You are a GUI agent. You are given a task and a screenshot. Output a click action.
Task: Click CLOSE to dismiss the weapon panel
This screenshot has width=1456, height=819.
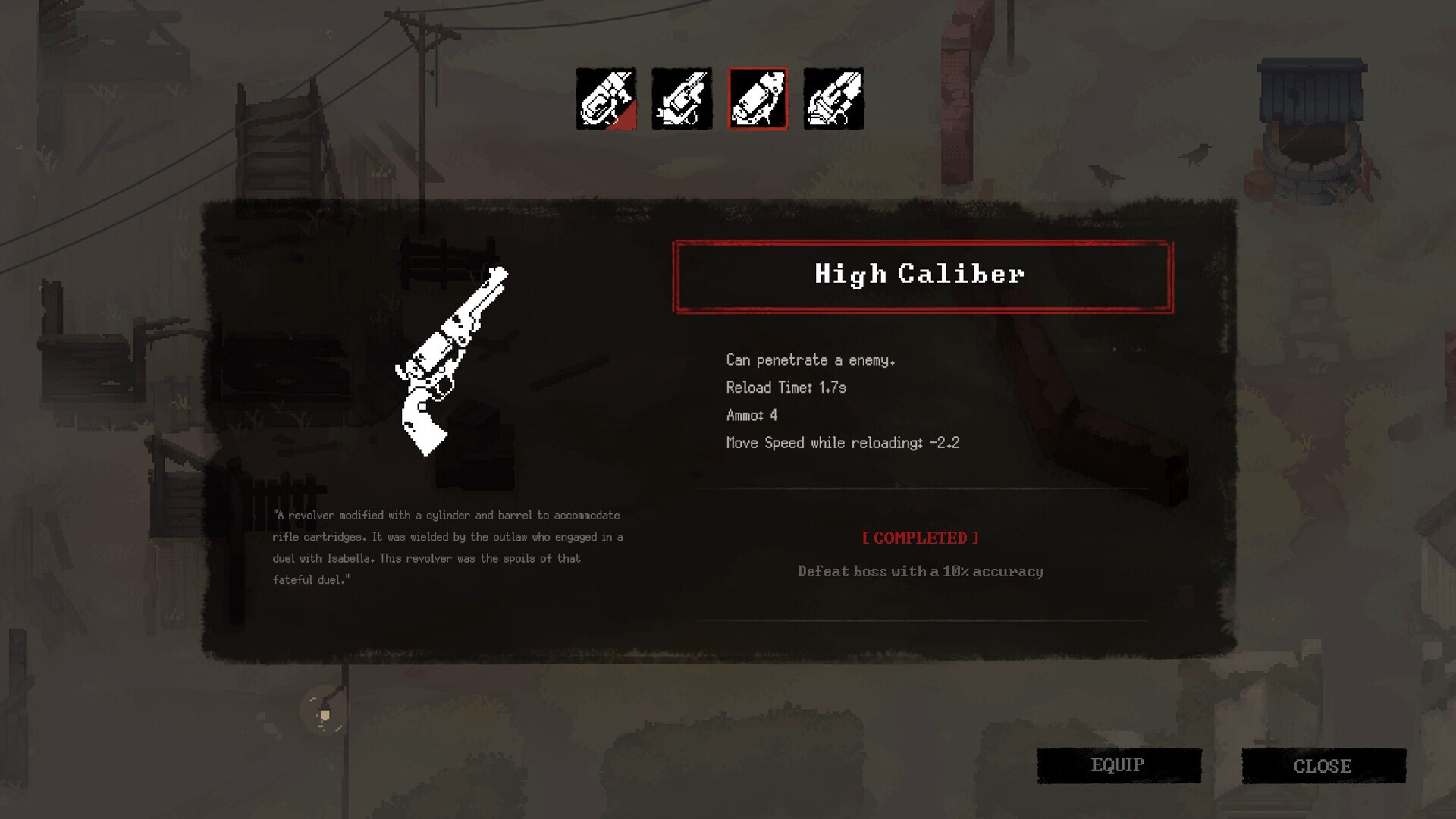(1322, 765)
